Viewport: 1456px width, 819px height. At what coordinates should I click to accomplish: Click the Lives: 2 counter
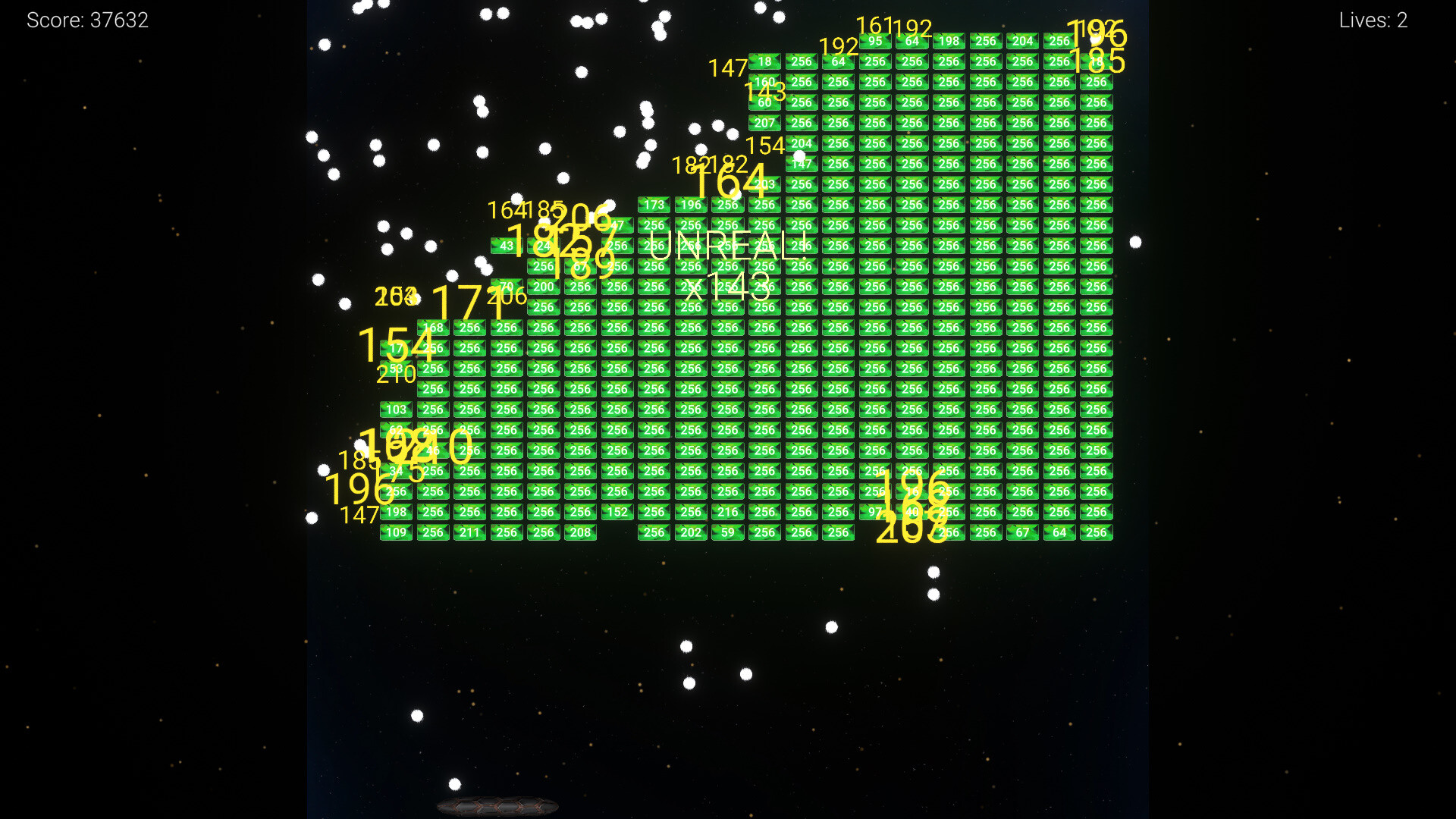(x=1373, y=20)
